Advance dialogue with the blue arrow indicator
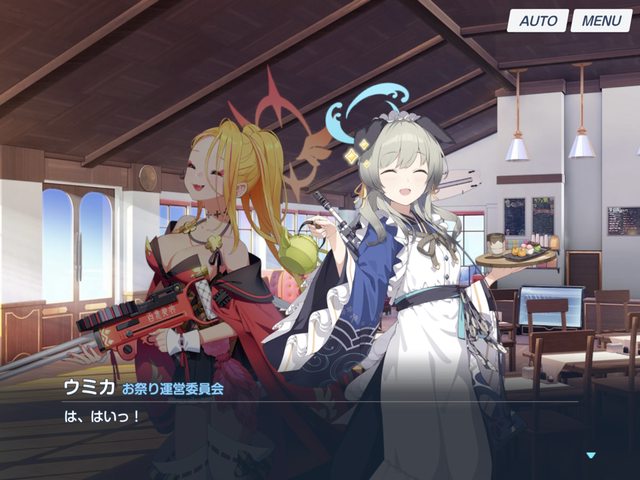640x480 pixels. (x=590, y=455)
